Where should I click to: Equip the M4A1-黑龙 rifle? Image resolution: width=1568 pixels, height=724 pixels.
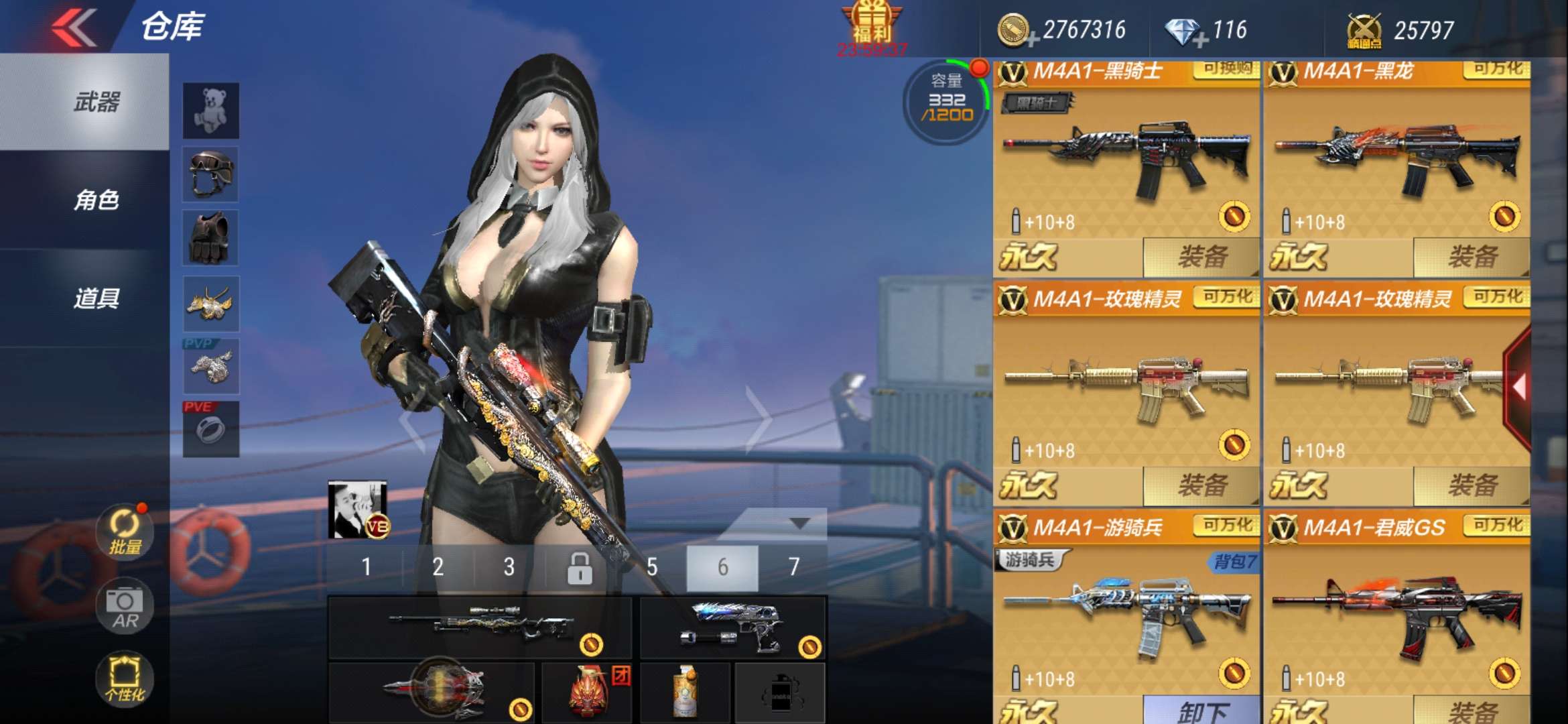(1472, 257)
